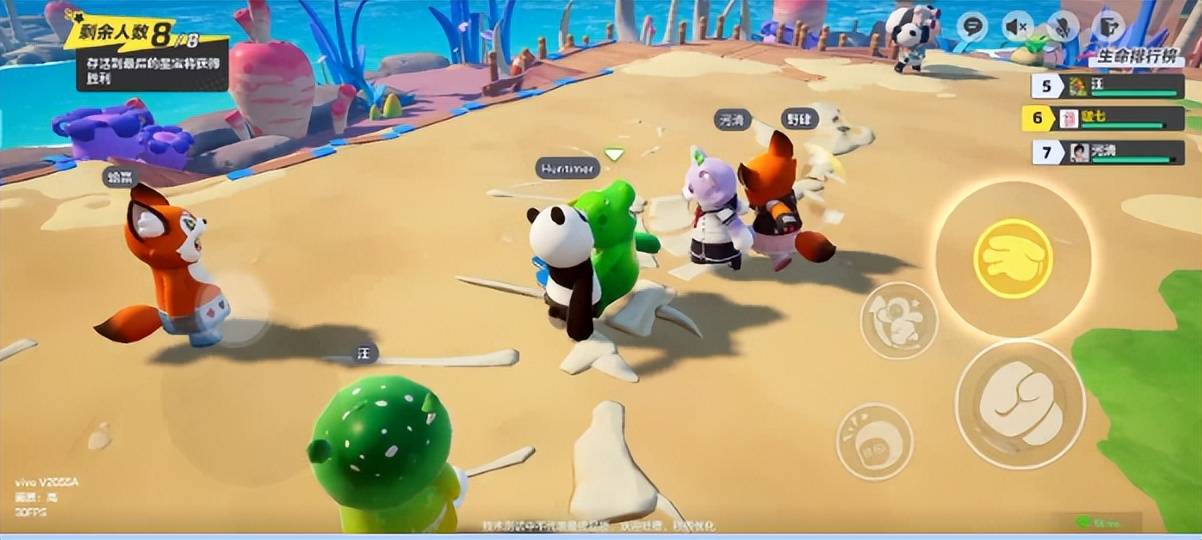Select rank 5 player row in leaderboard
This screenshot has height=540, width=1202.
[1106, 87]
